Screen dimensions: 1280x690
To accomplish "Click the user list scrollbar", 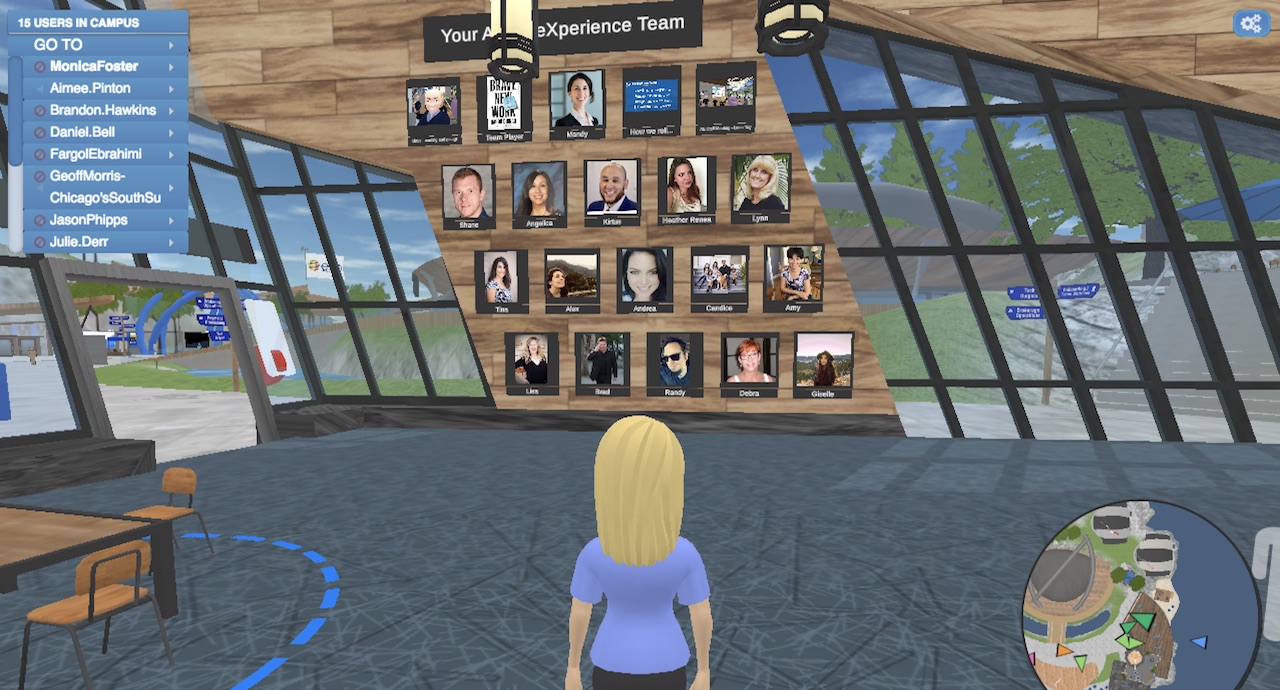I will (x=15, y=150).
